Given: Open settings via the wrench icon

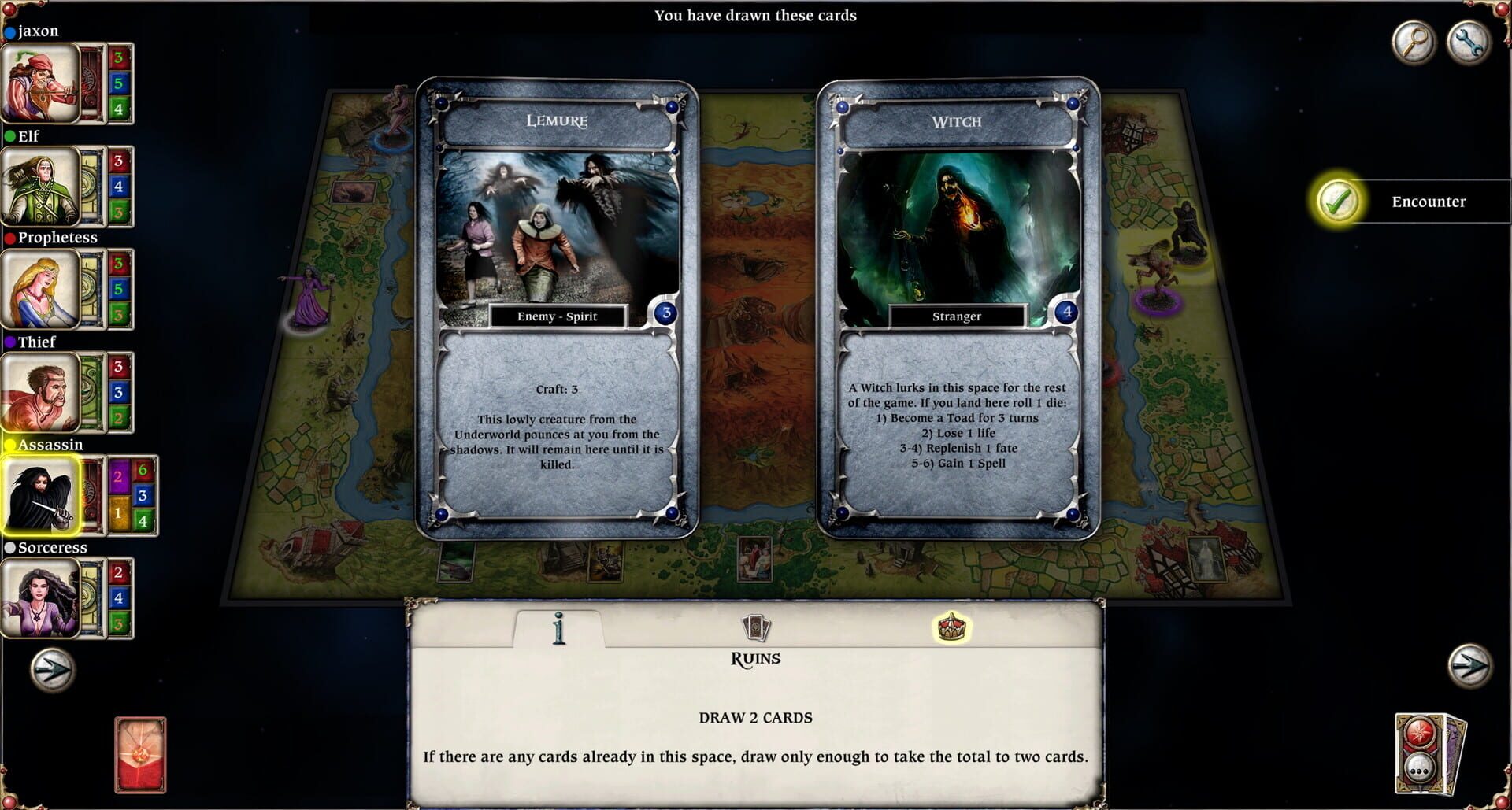Looking at the screenshot, I should click(x=1468, y=42).
